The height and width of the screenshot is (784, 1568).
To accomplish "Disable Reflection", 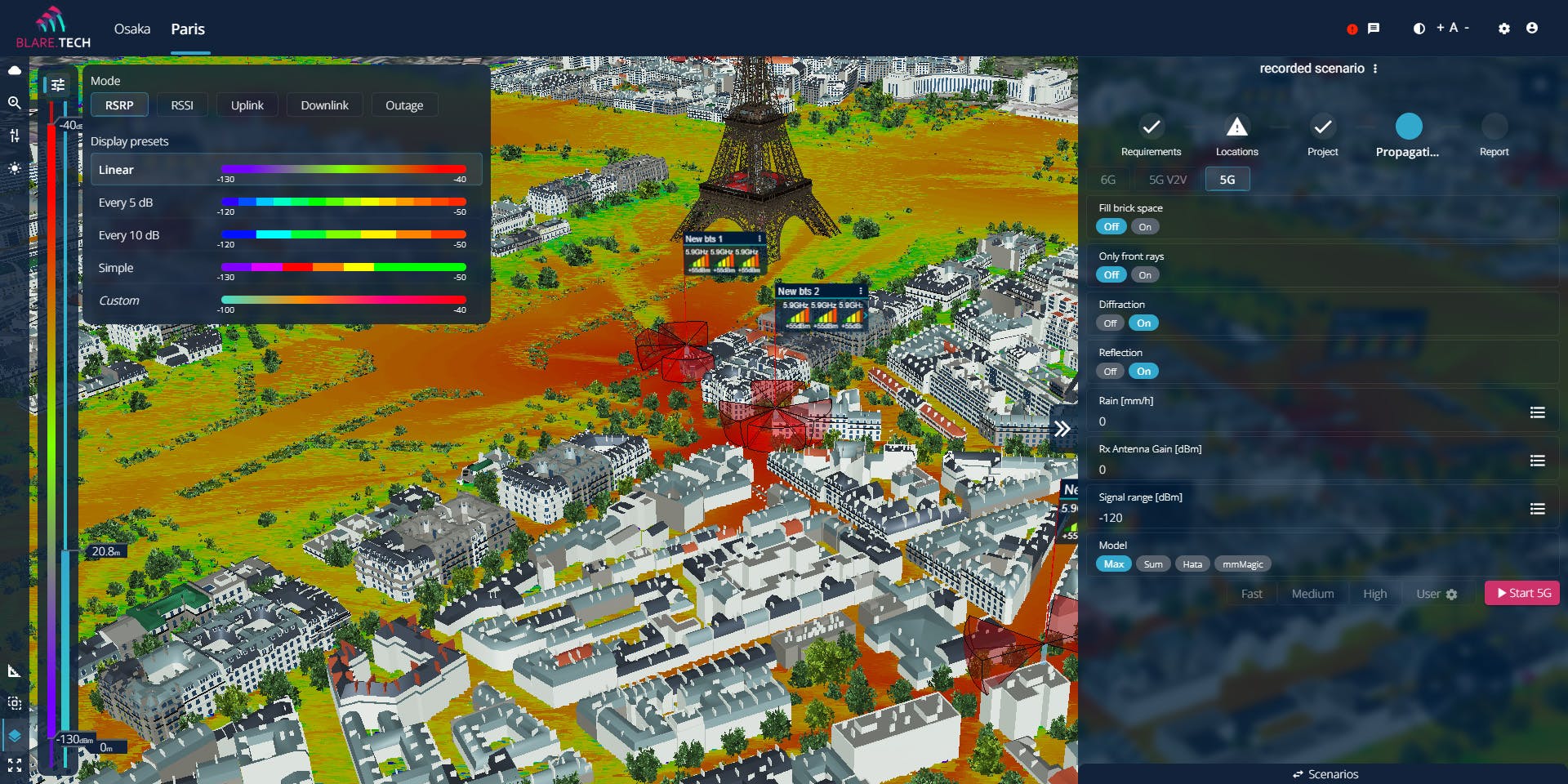I will 1110,371.
